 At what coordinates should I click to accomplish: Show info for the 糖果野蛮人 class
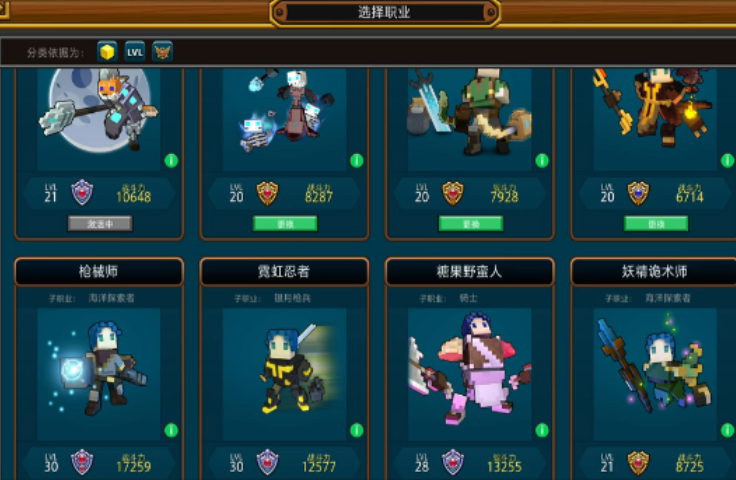point(541,430)
